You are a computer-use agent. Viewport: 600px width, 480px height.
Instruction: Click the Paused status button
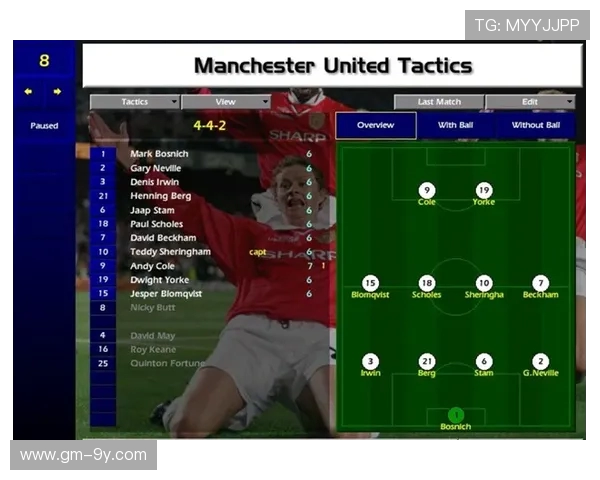click(44, 126)
